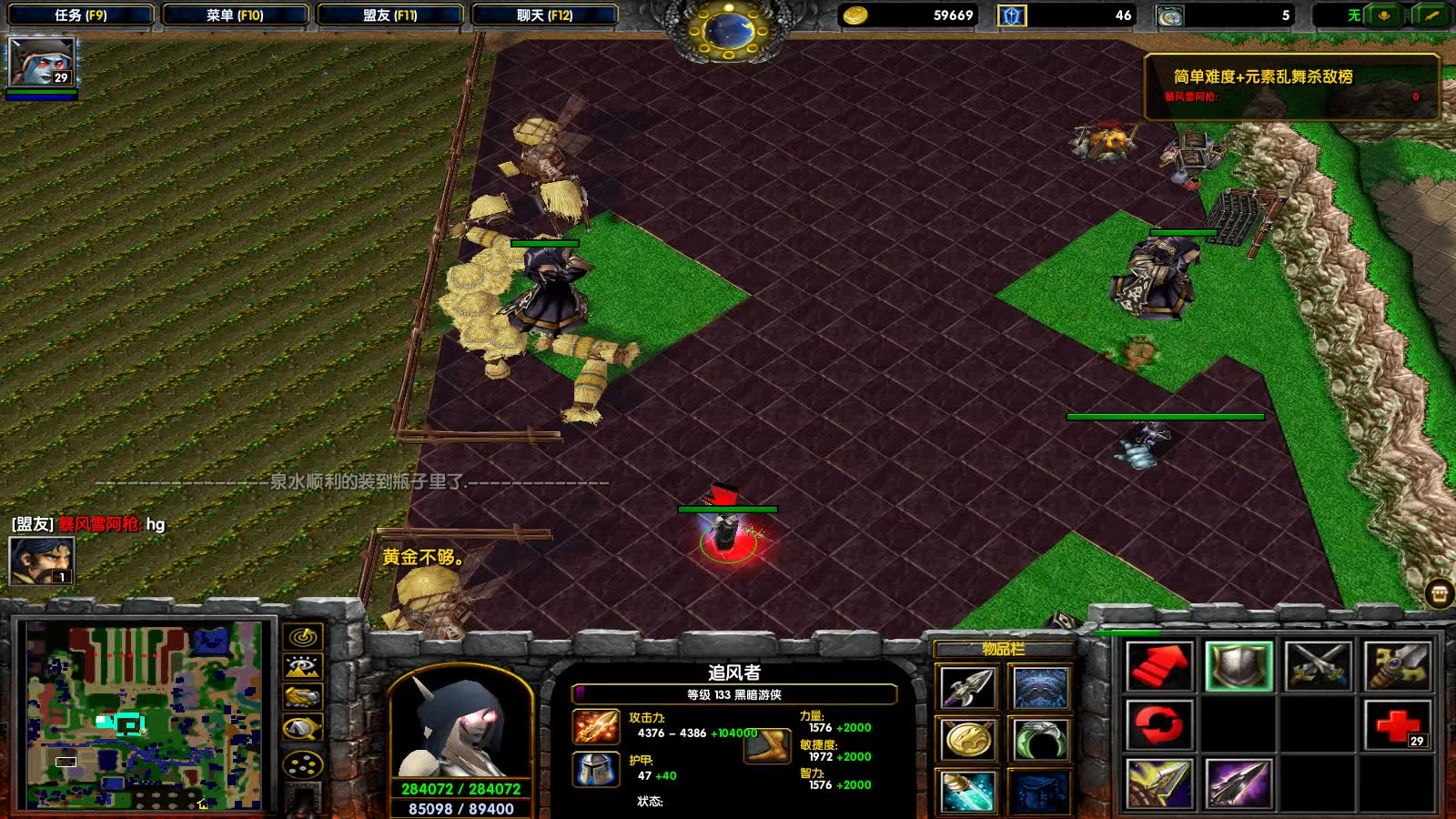The image size is (1456, 819).
Task: Select the bearded ally hero portrait
Action: click(x=41, y=561)
